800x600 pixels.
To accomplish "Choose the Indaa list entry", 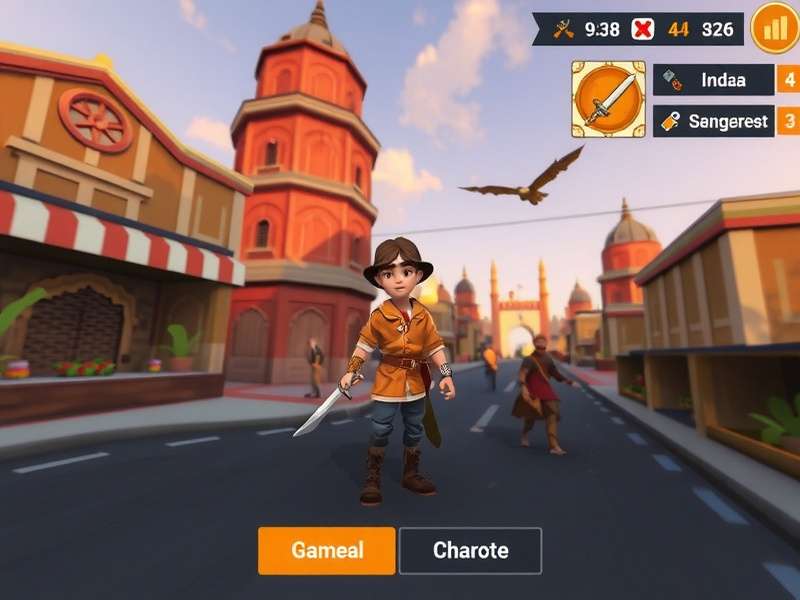I will click(713, 80).
